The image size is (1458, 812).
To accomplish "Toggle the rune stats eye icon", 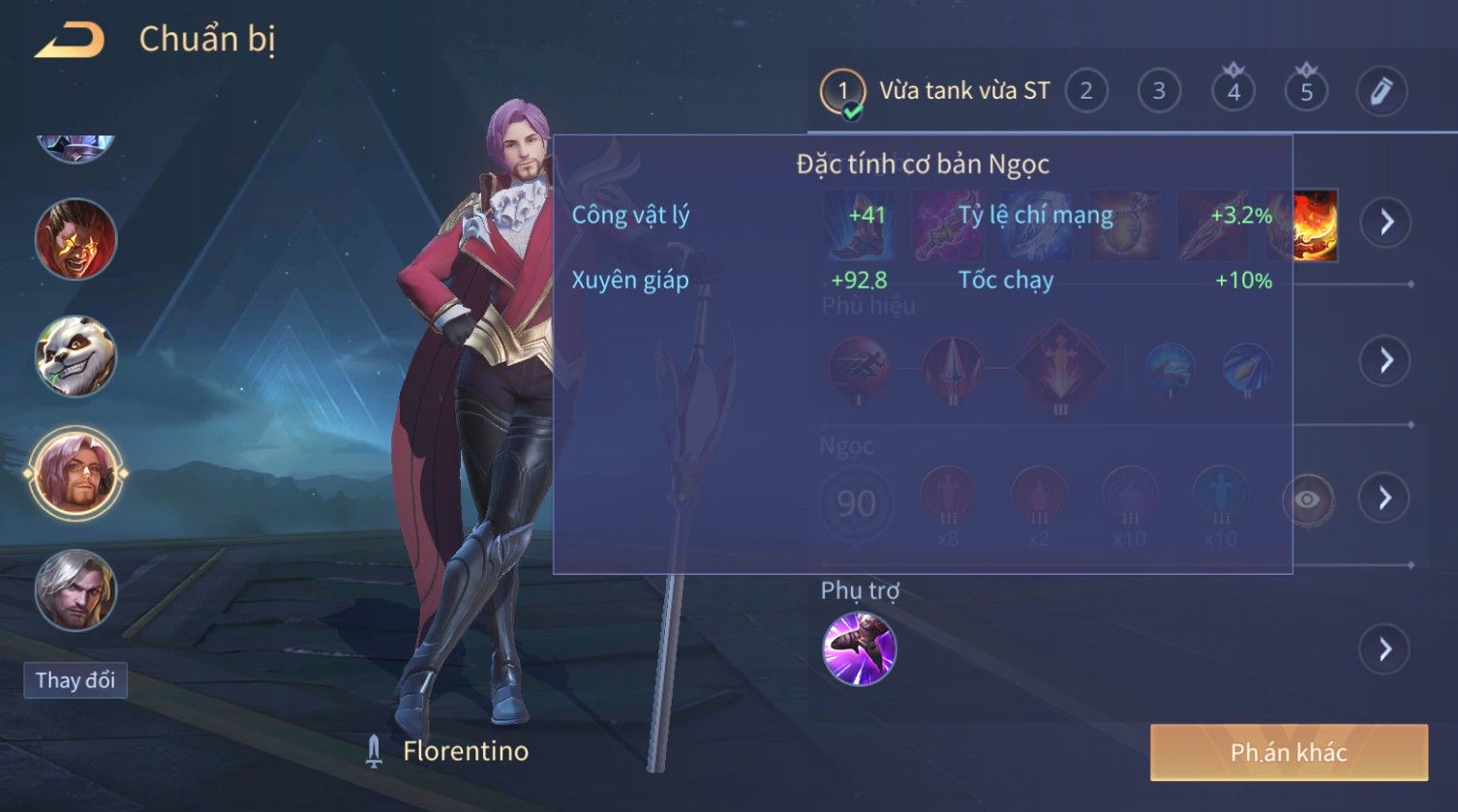I will coord(1307,499).
